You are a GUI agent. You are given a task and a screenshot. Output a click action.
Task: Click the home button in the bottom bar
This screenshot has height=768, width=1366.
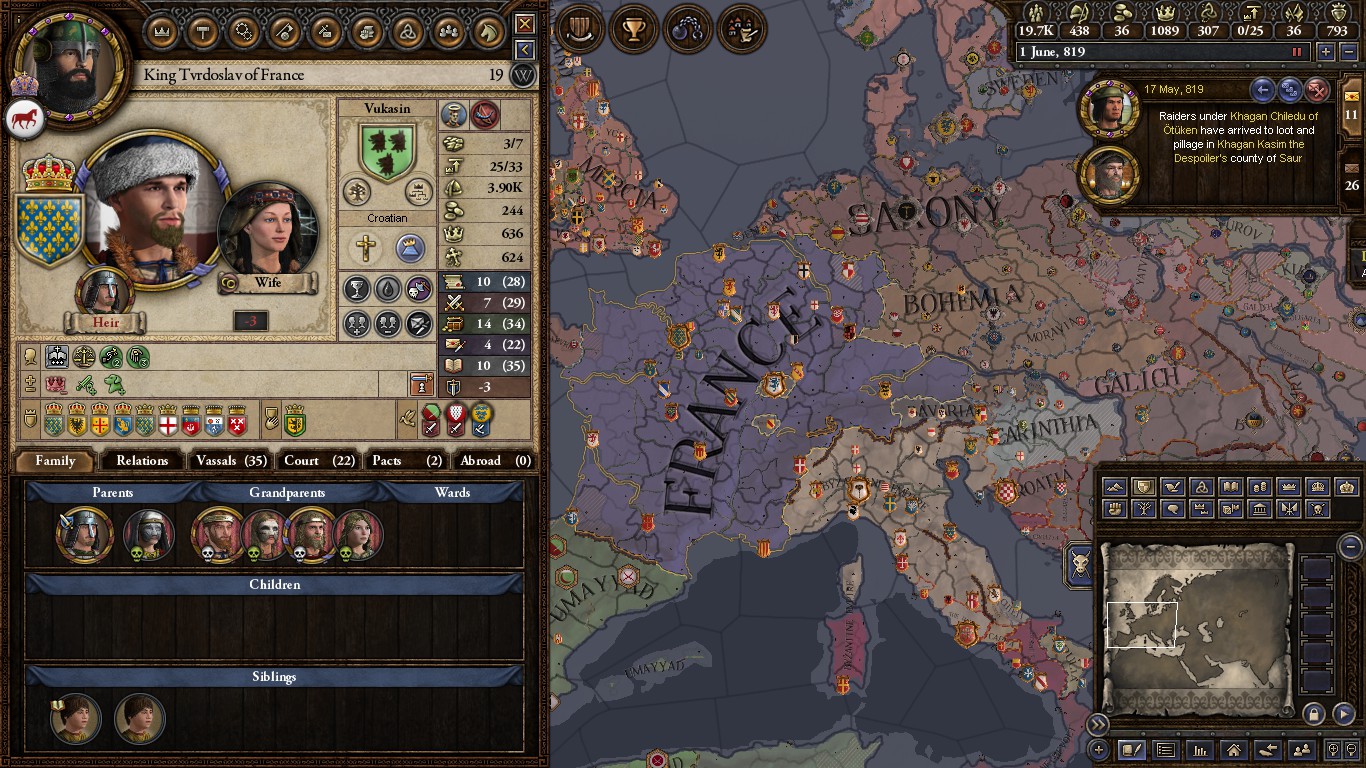coord(1233,749)
